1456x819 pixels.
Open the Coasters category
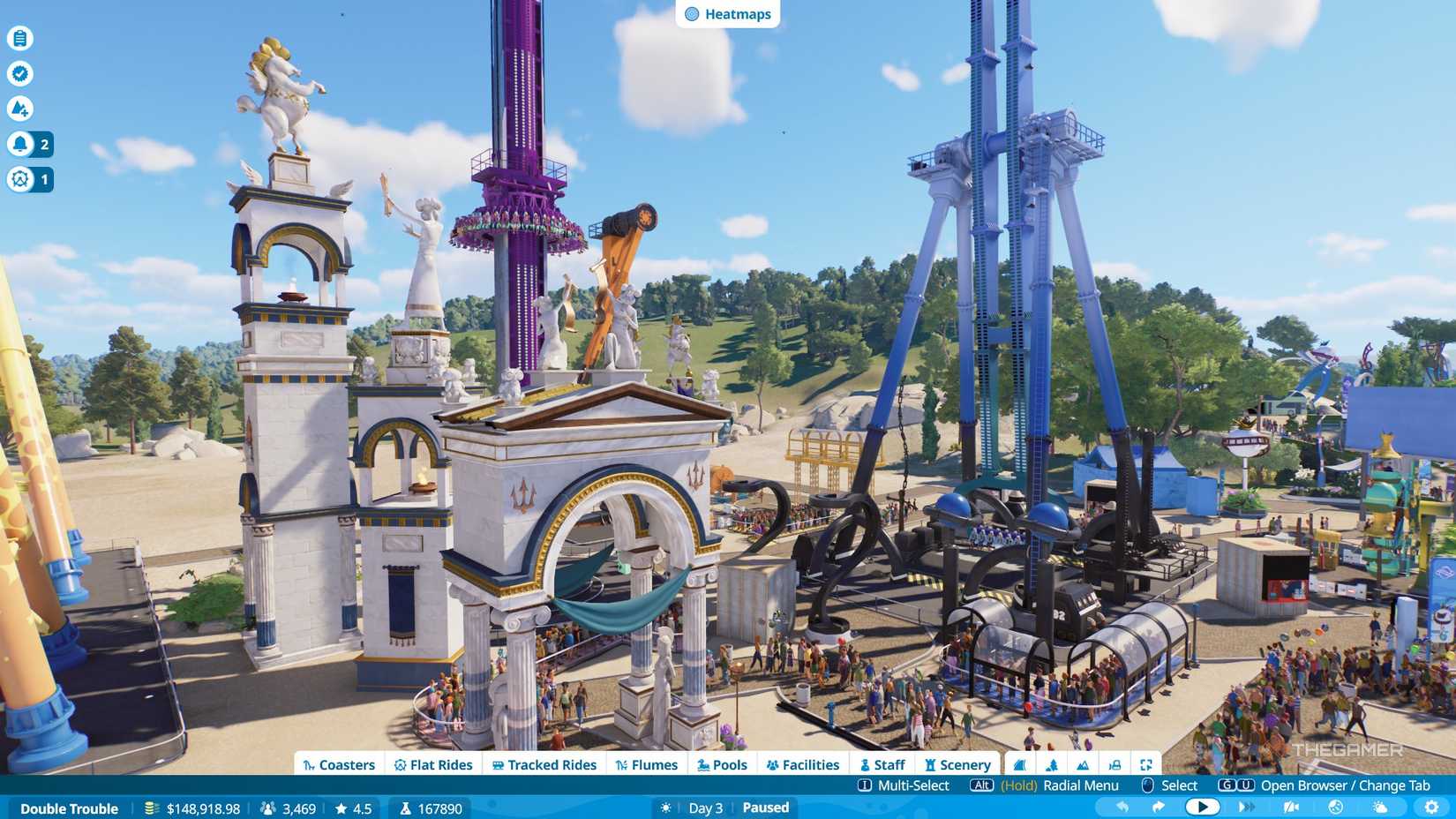339,764
